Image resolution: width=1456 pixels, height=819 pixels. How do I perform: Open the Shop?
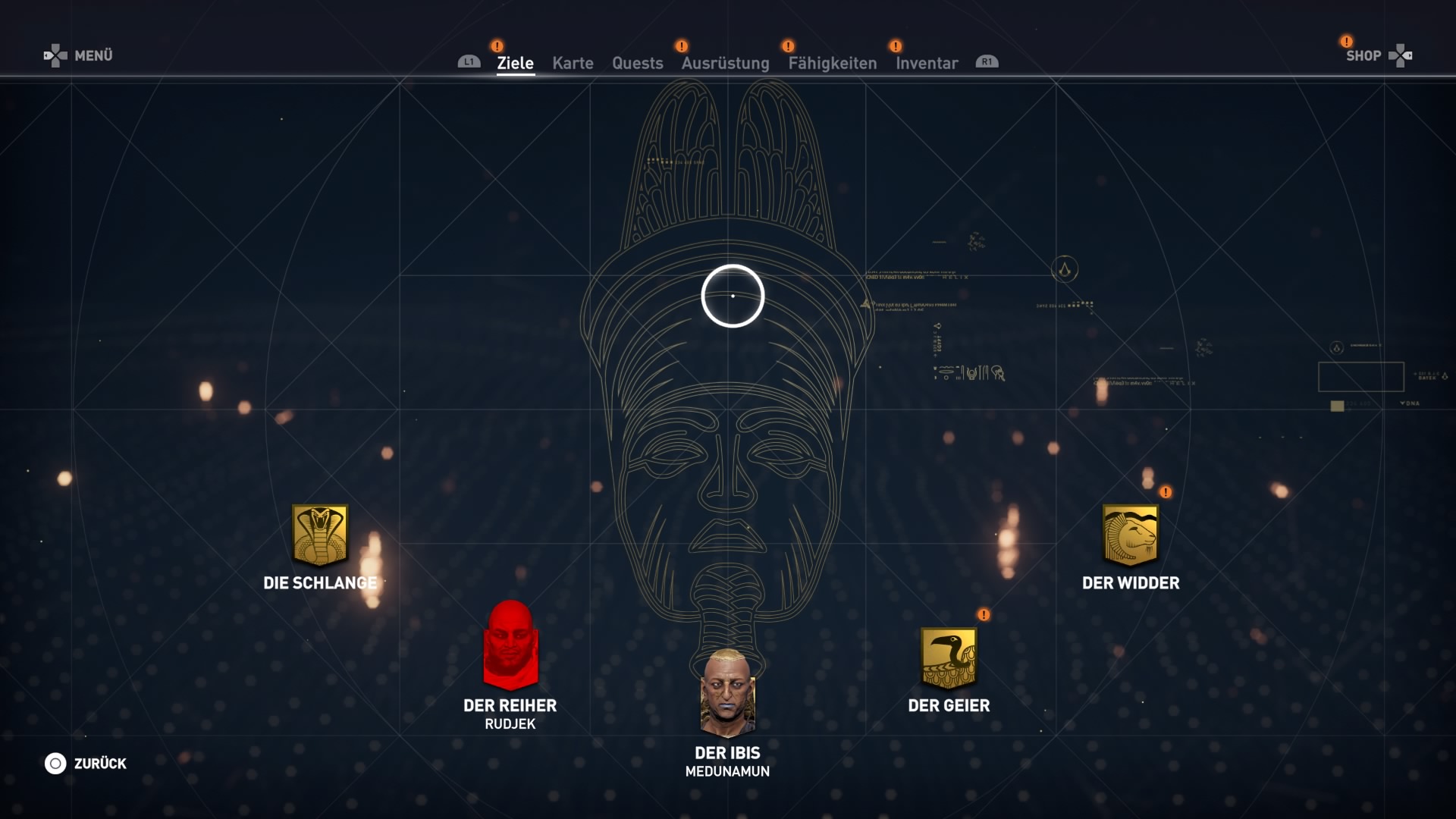click(x=1377, y=55)
